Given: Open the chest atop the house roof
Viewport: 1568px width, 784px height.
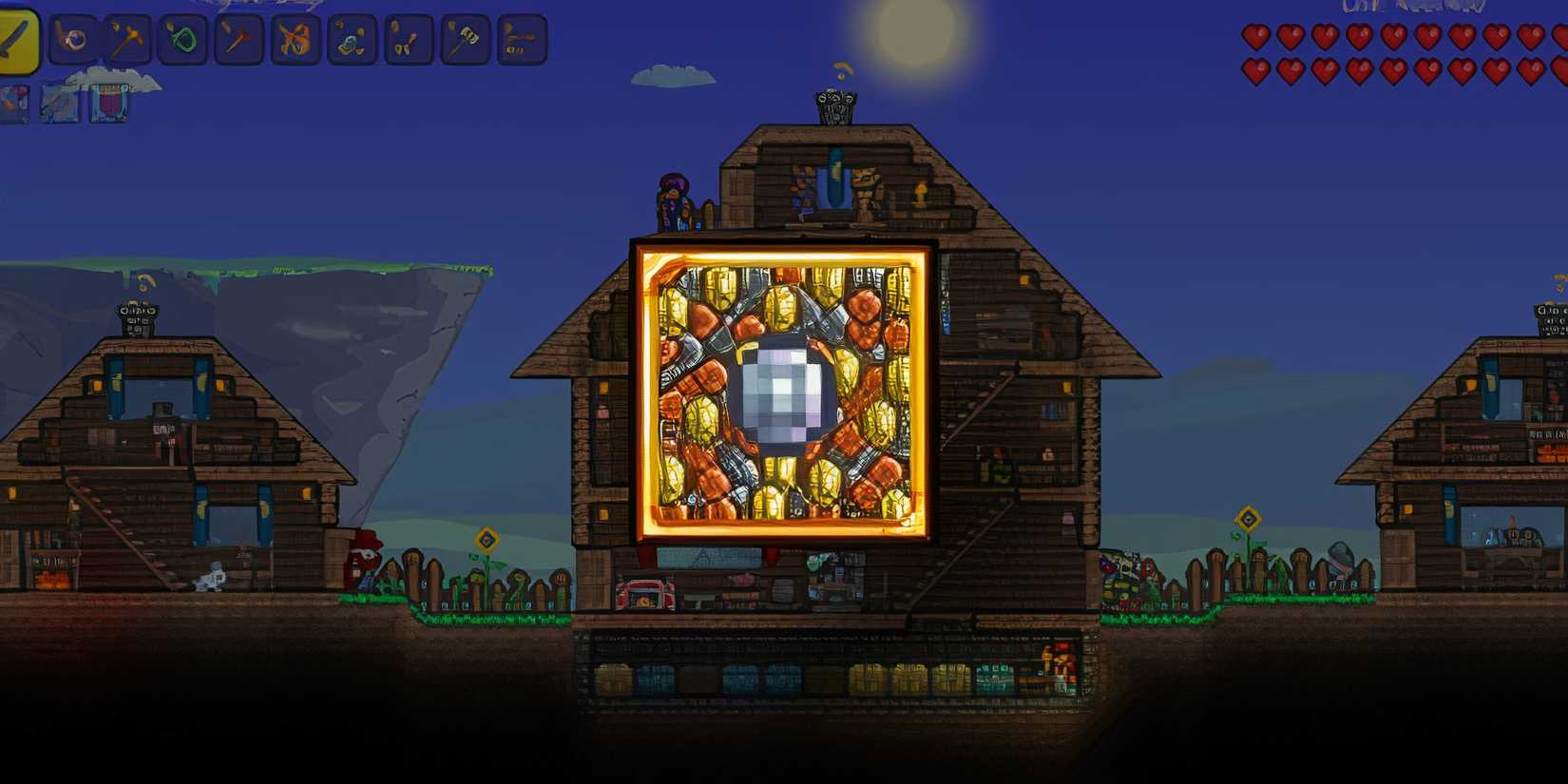Looking at the screenshot, I should (834, 107).
